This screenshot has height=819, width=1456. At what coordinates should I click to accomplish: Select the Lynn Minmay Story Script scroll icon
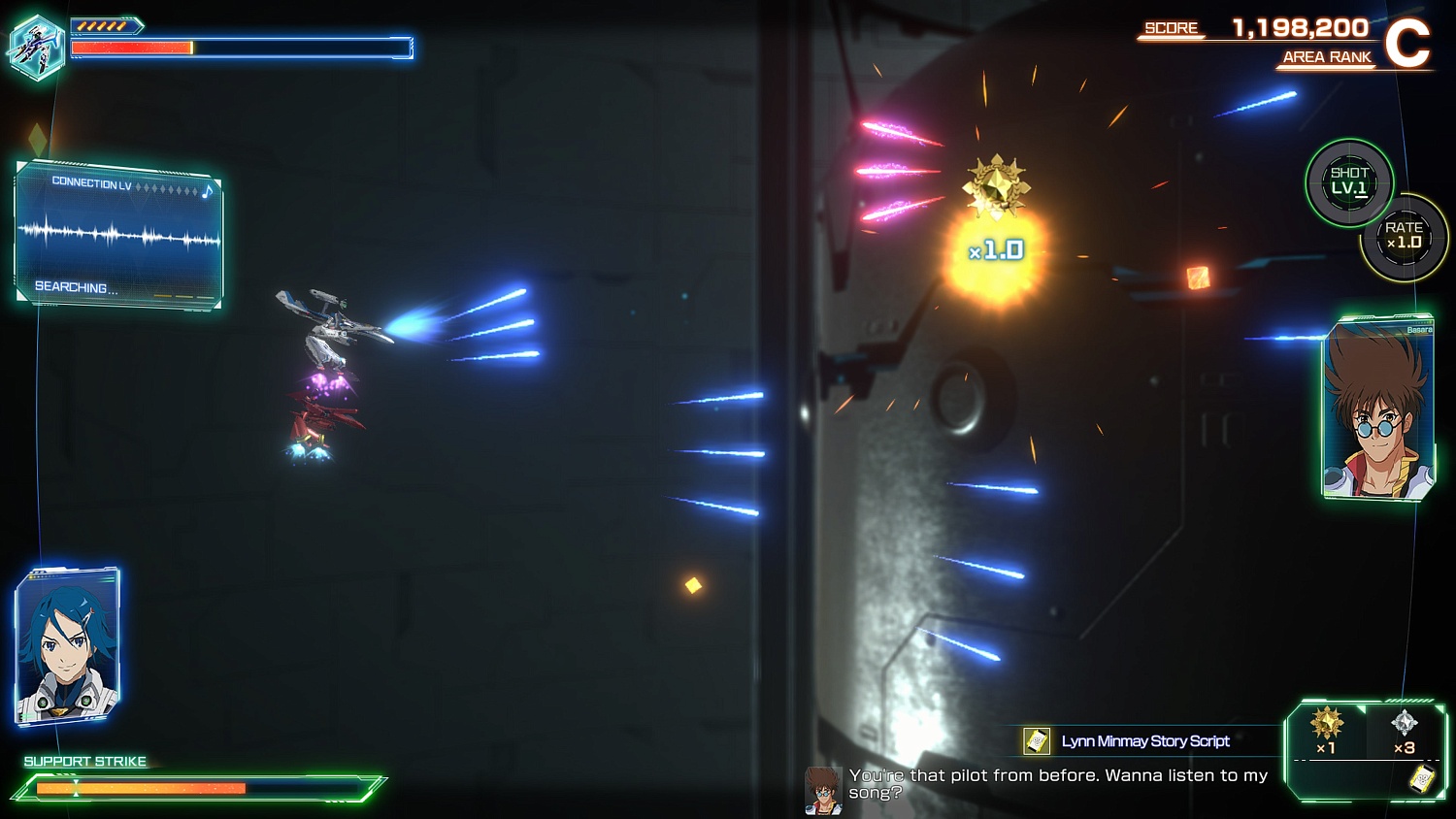pyautogui.click(x=1038, y=741)
